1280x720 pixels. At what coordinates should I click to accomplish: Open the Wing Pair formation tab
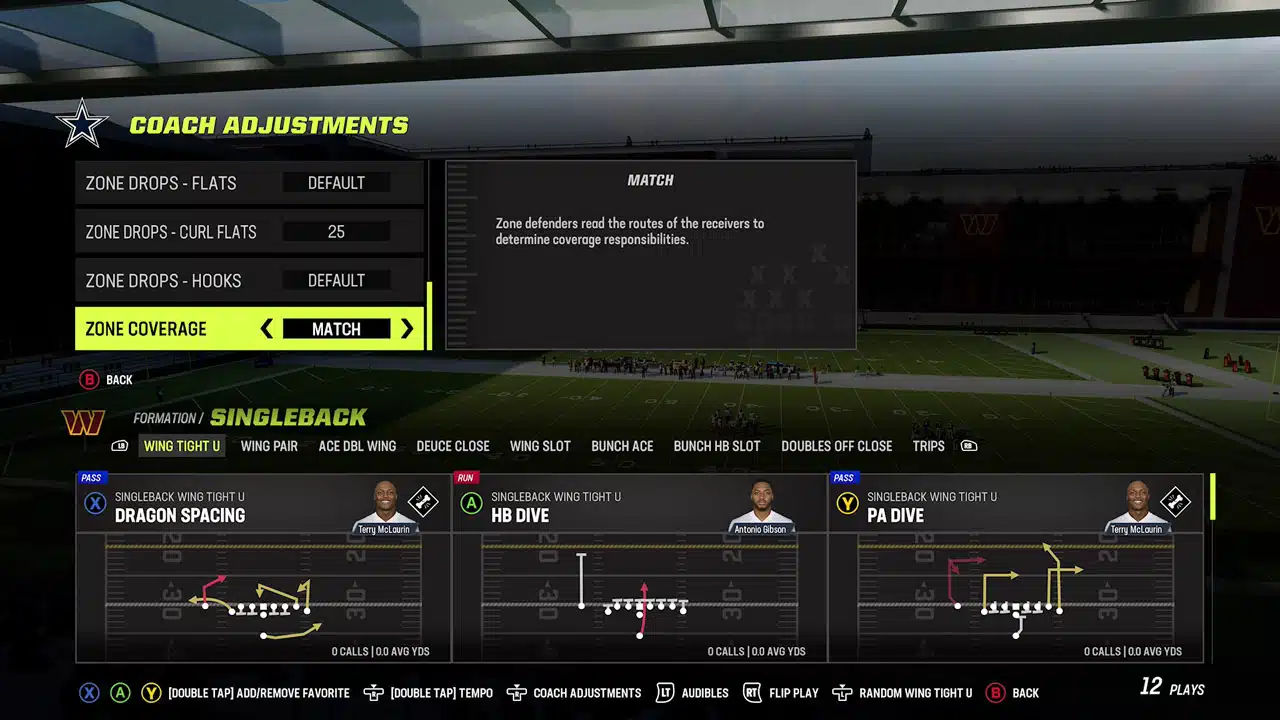coord(269,446)
